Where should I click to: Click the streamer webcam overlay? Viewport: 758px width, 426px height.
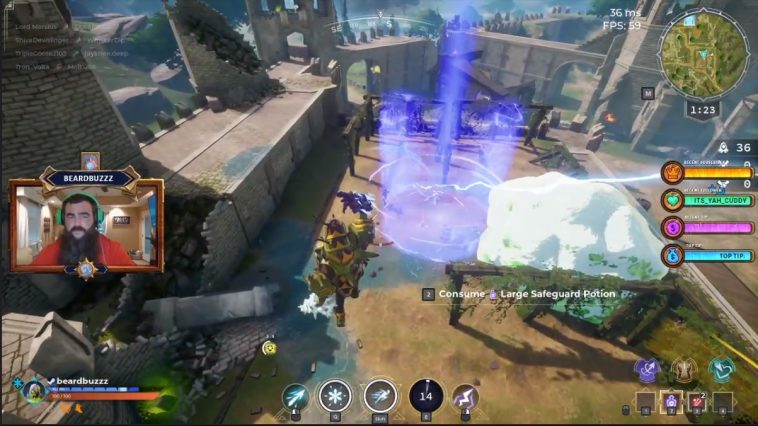pyautogui.click(x=86, y=225)
